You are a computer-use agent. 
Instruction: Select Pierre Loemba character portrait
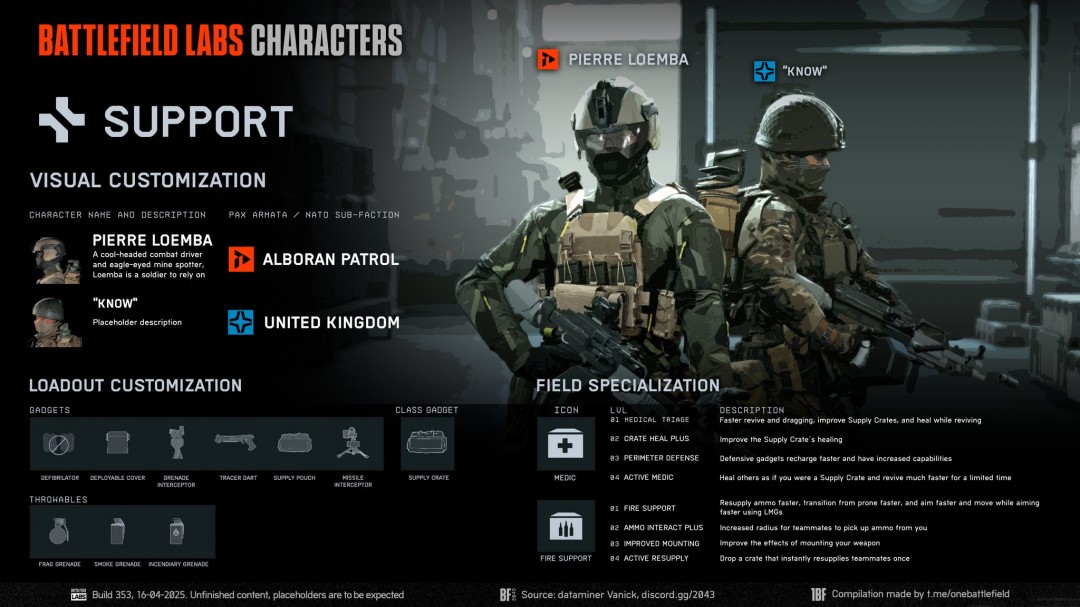pyautogui.click(x=55, y=260)
